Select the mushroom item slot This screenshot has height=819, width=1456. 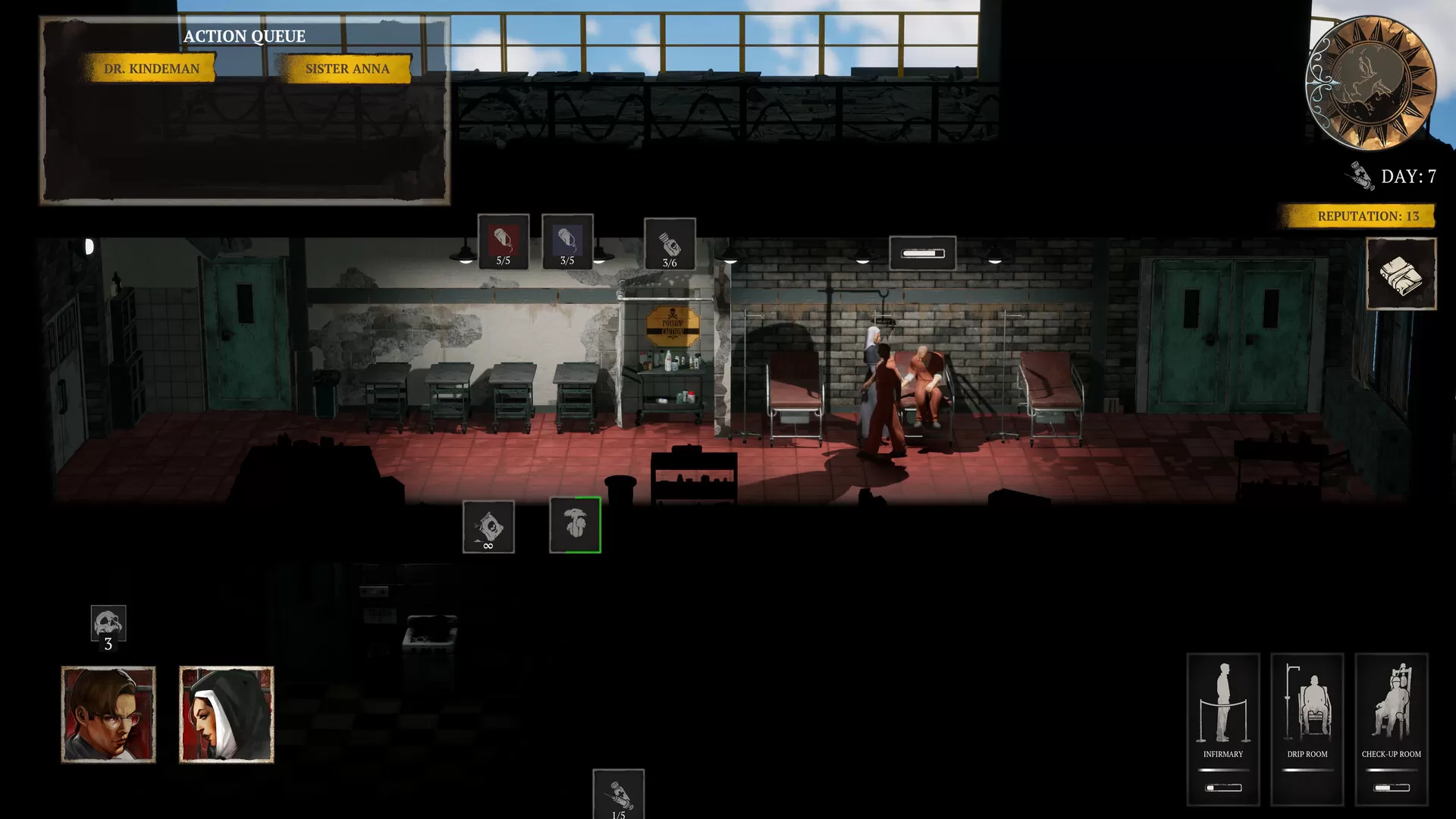coord(576,525)
